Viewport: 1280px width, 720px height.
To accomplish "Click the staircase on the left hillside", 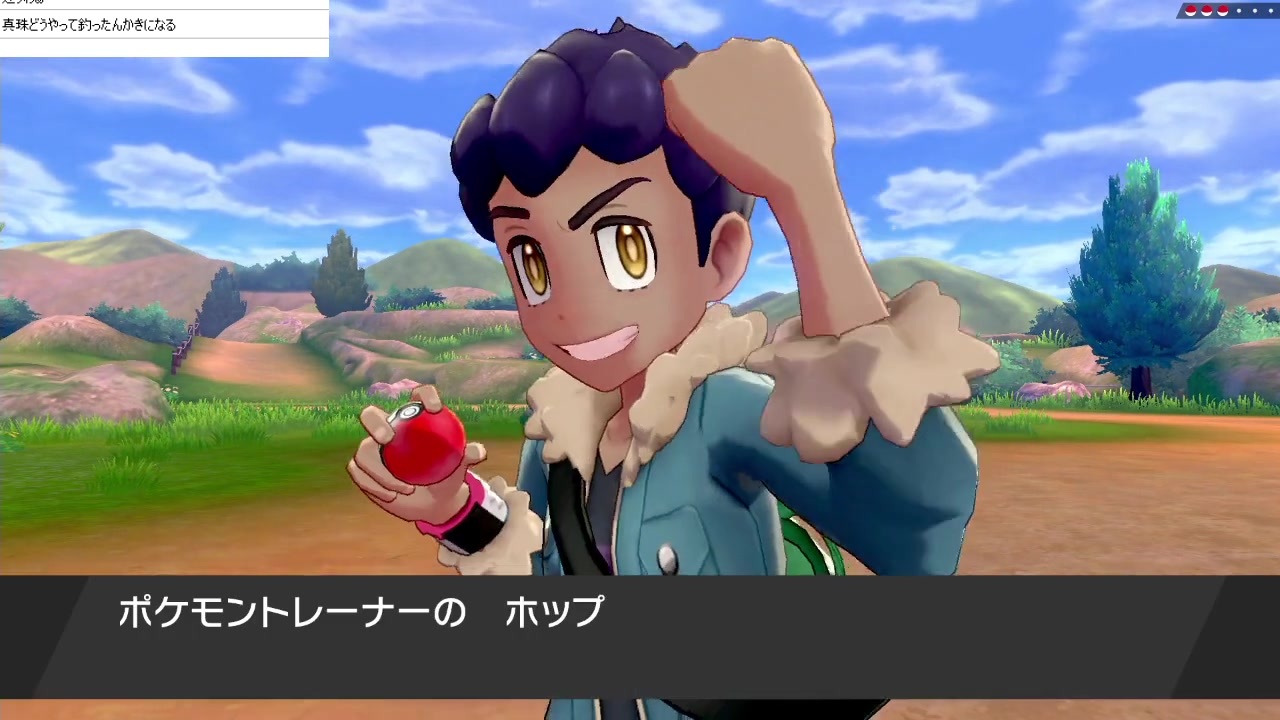I will (x=185, y=345).
